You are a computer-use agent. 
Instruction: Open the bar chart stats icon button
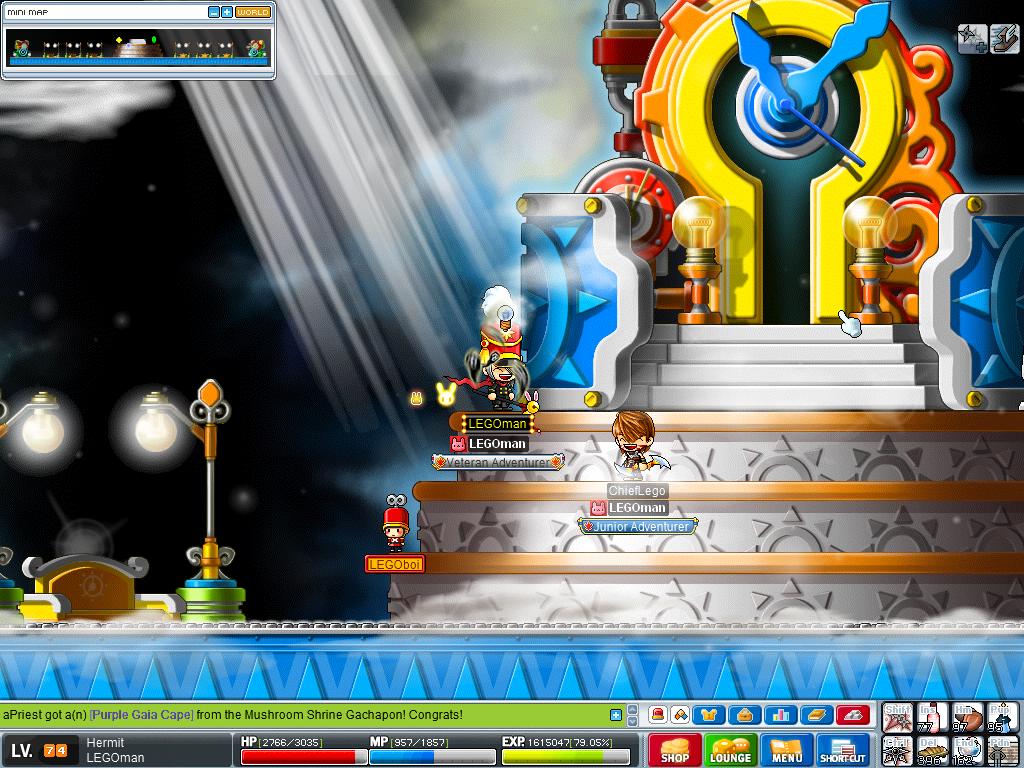pyautogui.click(x=779, y=715)
